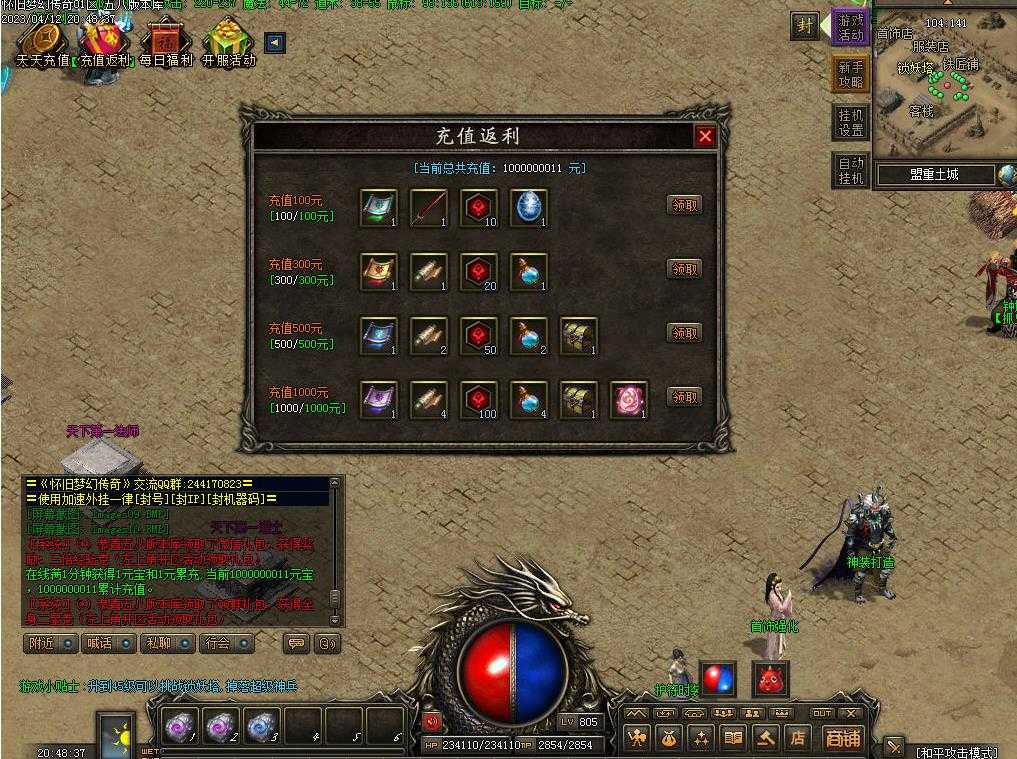Claim the 充值100元 reward with 领取
The width and height of the screenshot is (1017, 759).
coord(684,205)
